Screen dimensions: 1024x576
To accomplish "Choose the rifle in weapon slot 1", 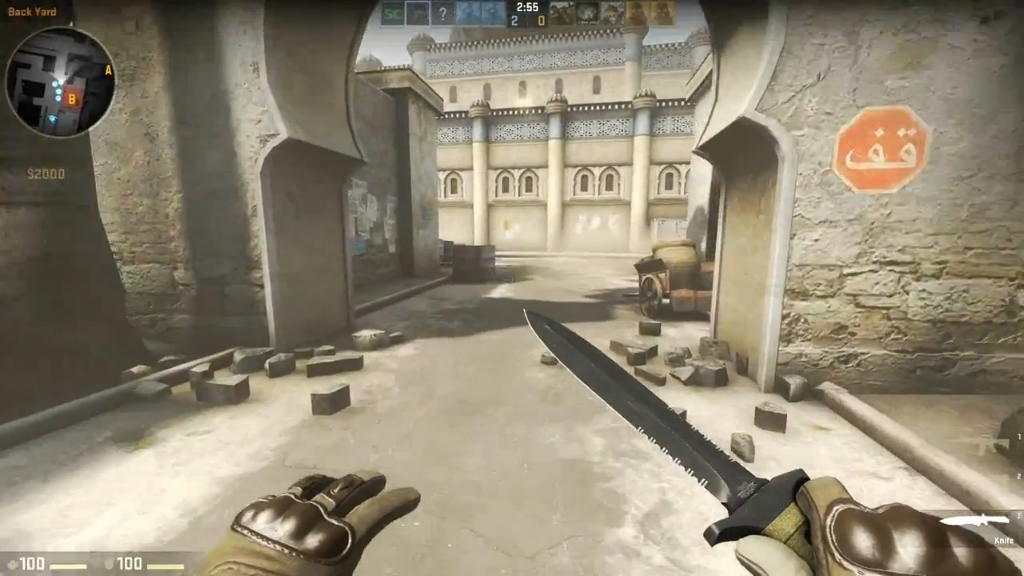I will click(992, 442).
